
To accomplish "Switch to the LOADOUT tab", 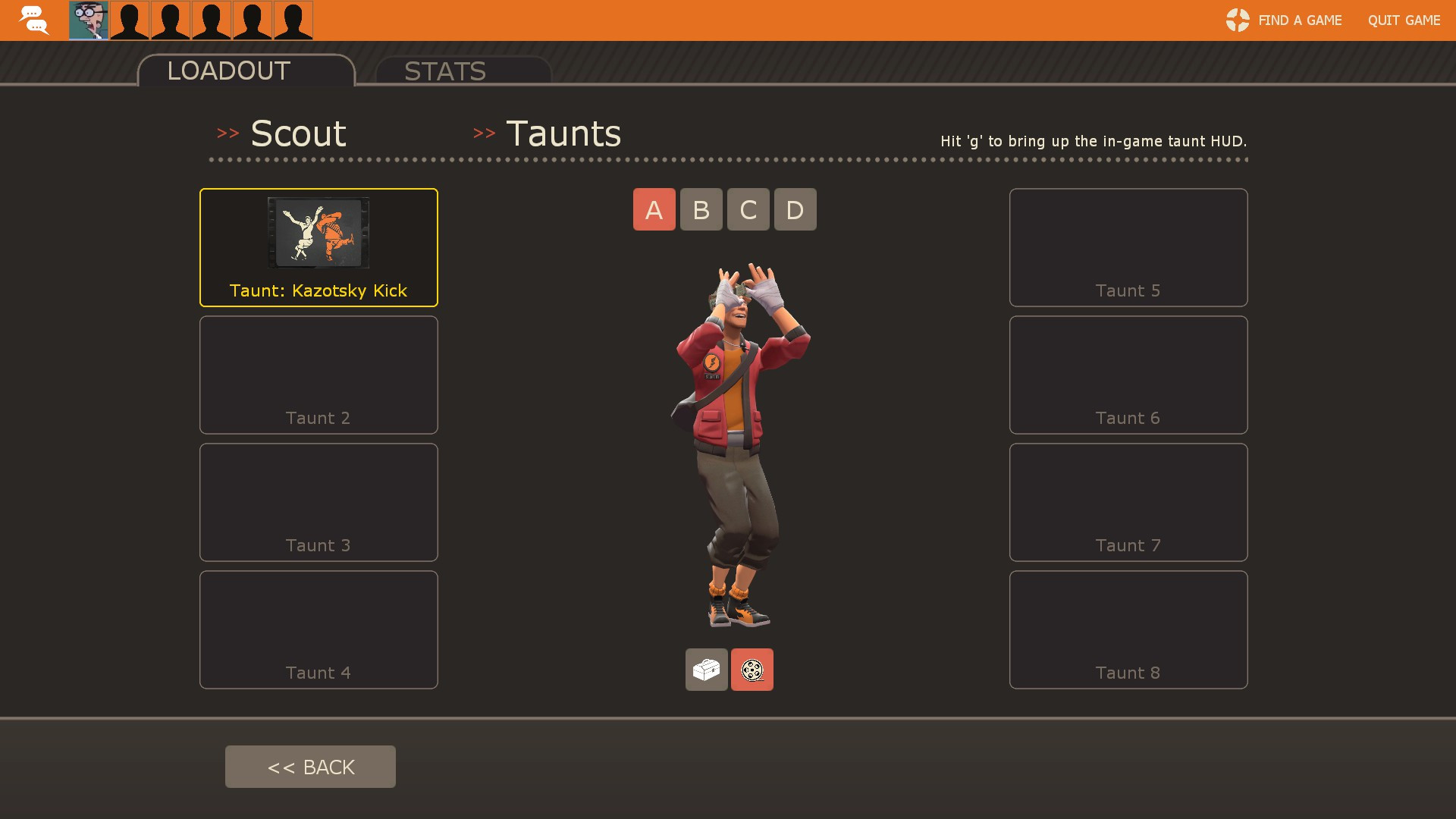I will [x=227, y=71].
